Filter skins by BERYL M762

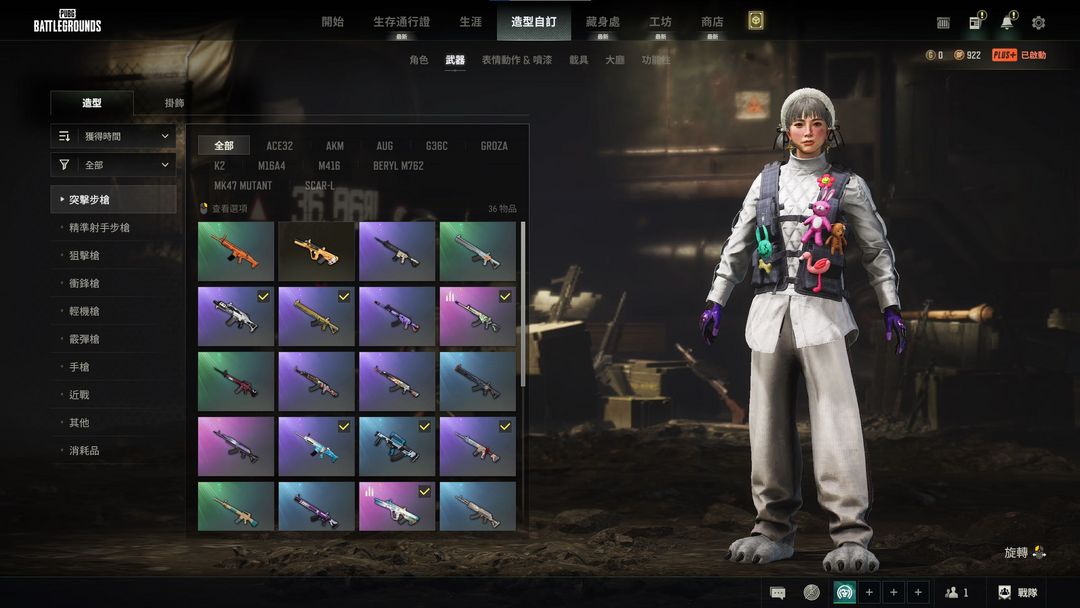click(398, 166)
